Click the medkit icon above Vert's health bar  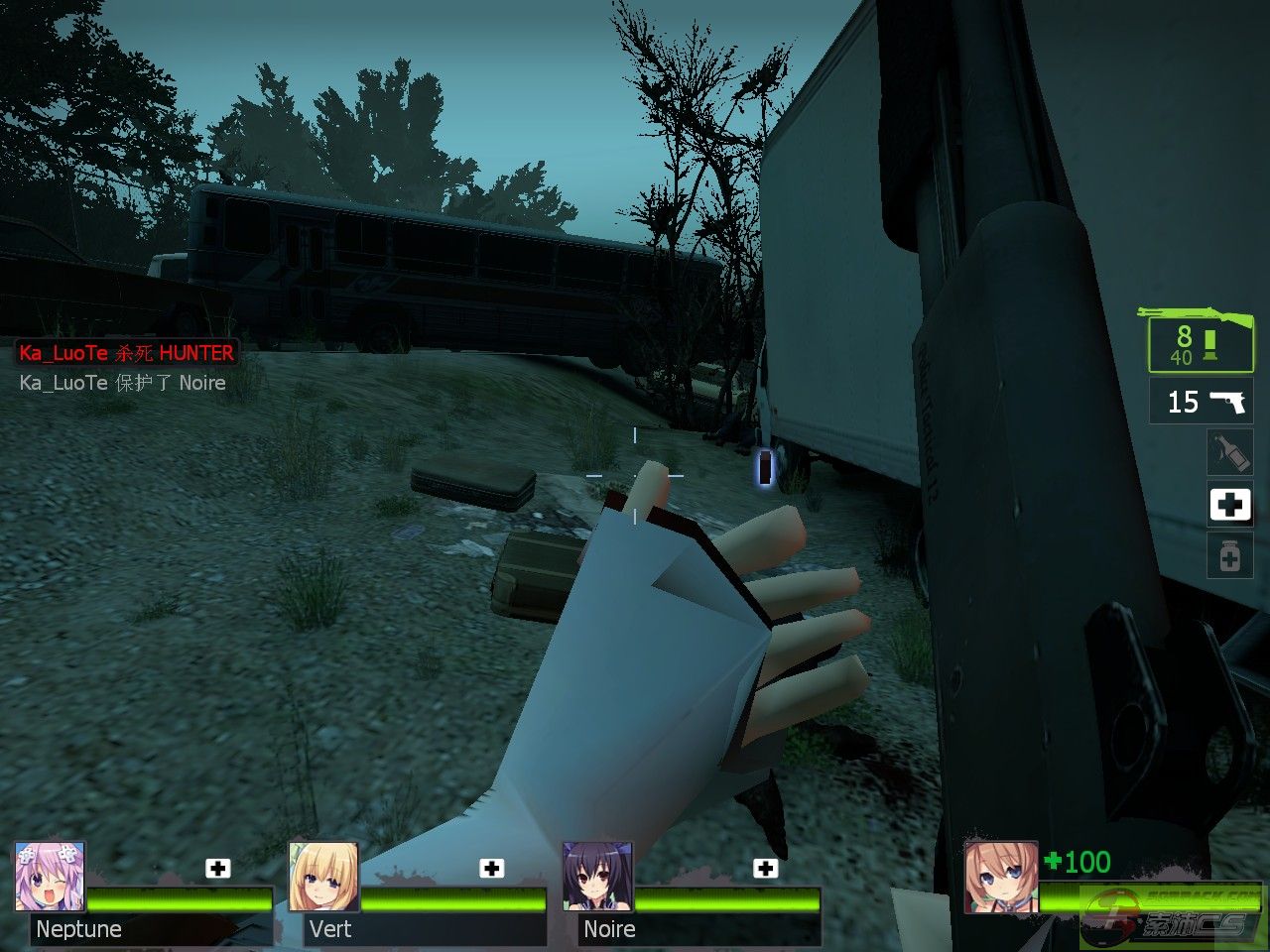tap(492, 869)
